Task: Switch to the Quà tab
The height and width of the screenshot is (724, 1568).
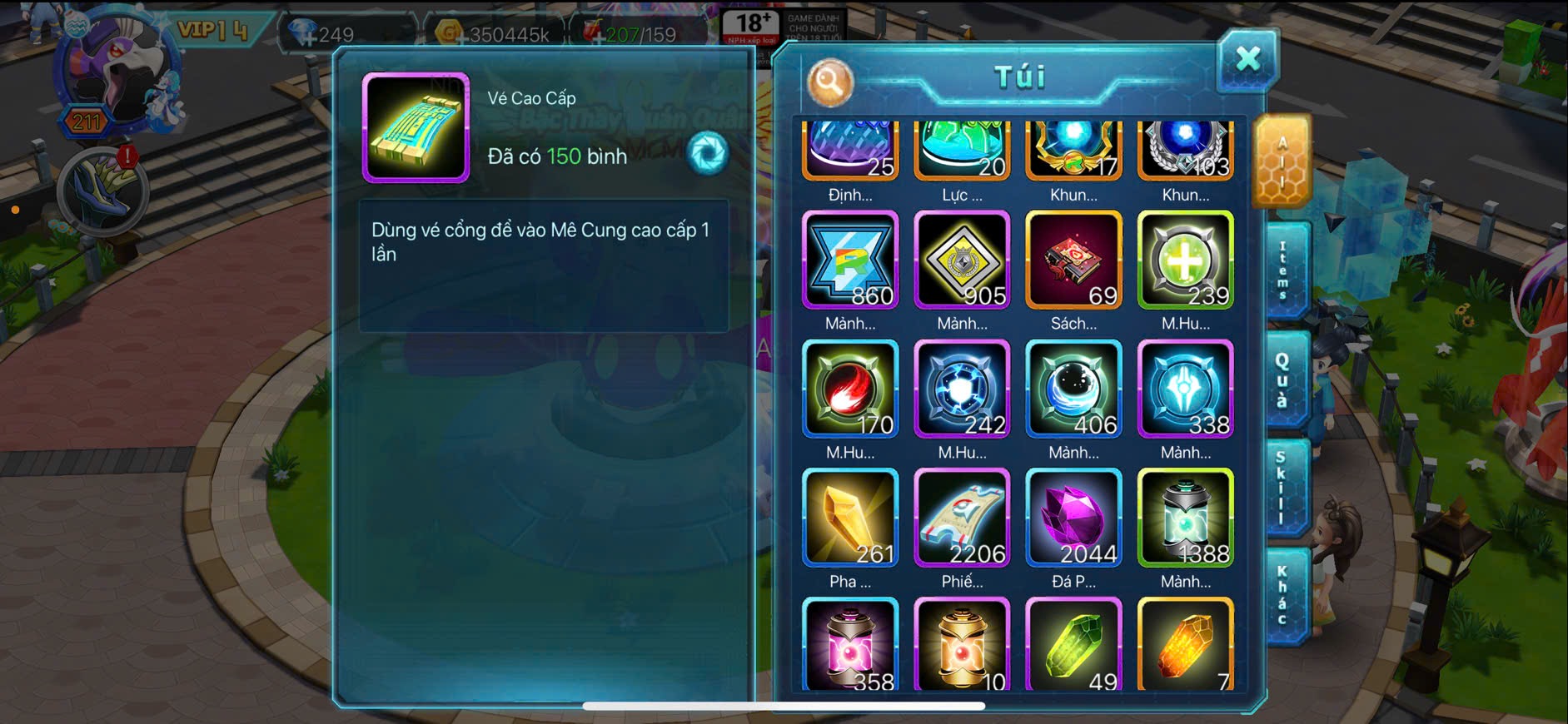Action: tap(1283, 379)
